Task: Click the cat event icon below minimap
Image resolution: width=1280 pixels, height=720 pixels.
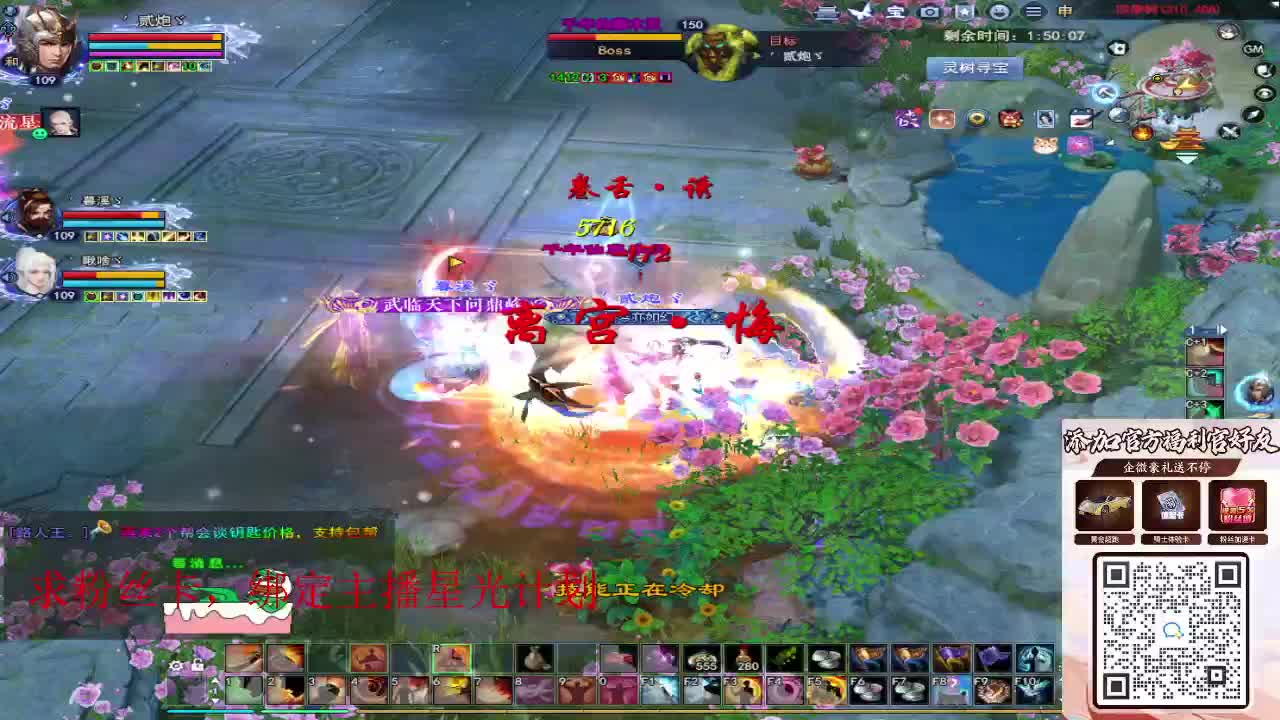Action: pyautogui.click(x=1045, y=145)
